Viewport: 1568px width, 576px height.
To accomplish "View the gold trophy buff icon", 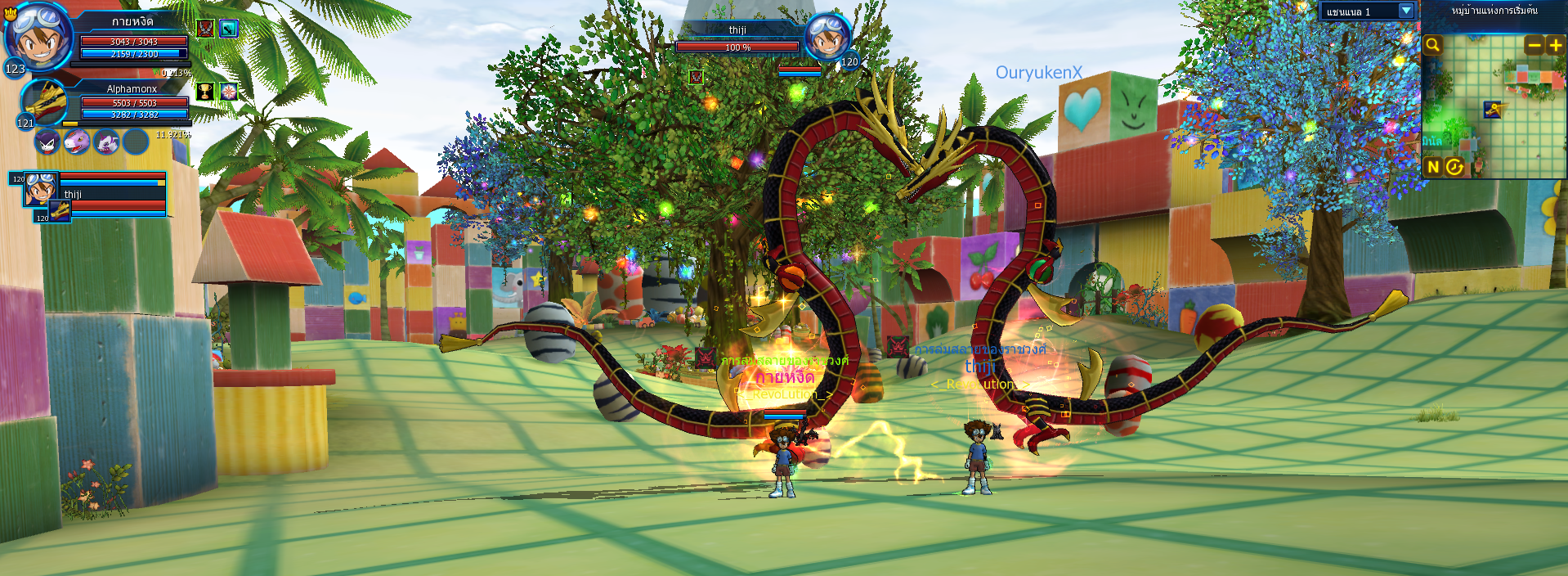I will pyautogui.click(x=205, y=91).
